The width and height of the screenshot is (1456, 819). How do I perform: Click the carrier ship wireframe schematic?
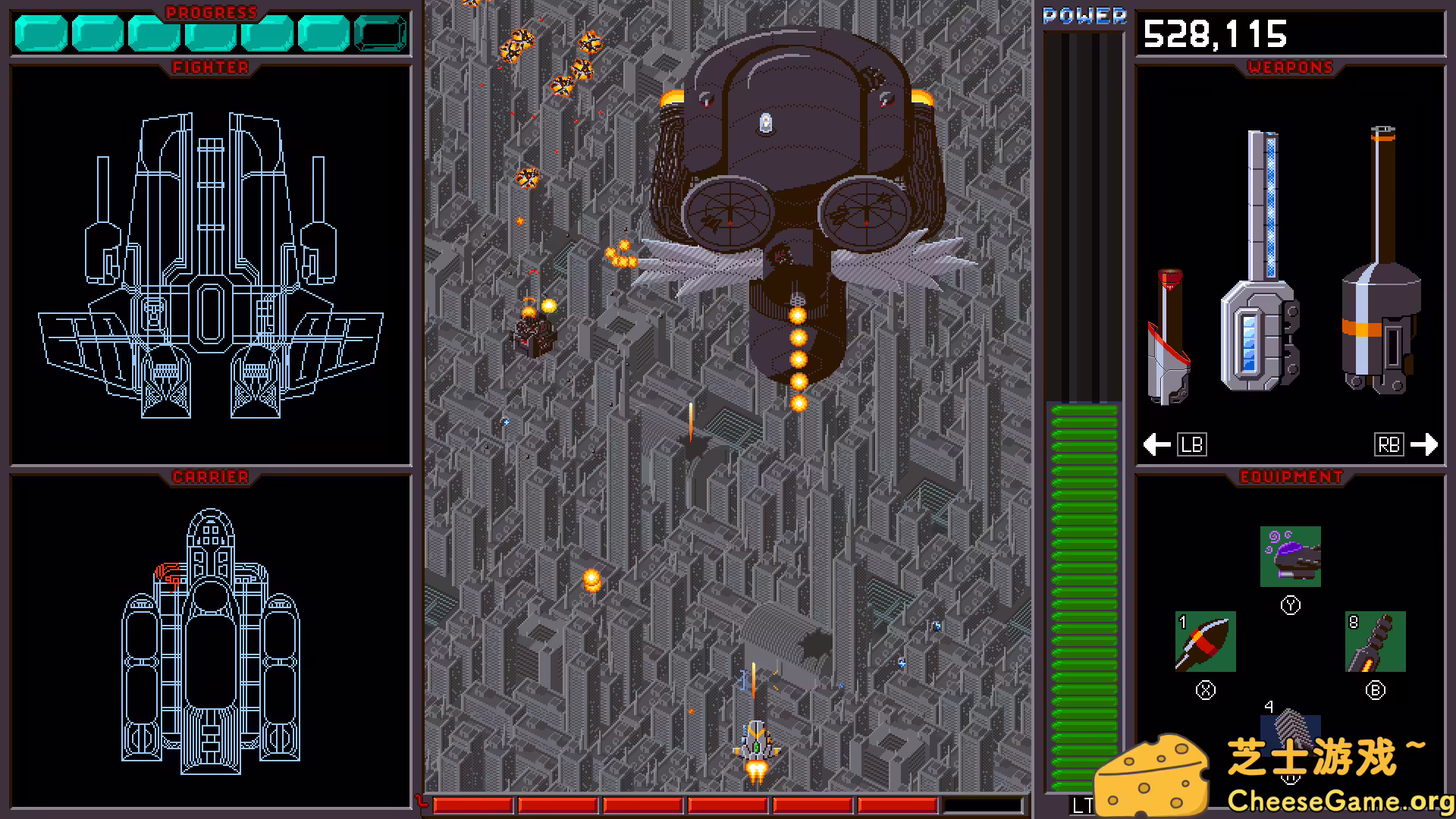pos(211,641)
